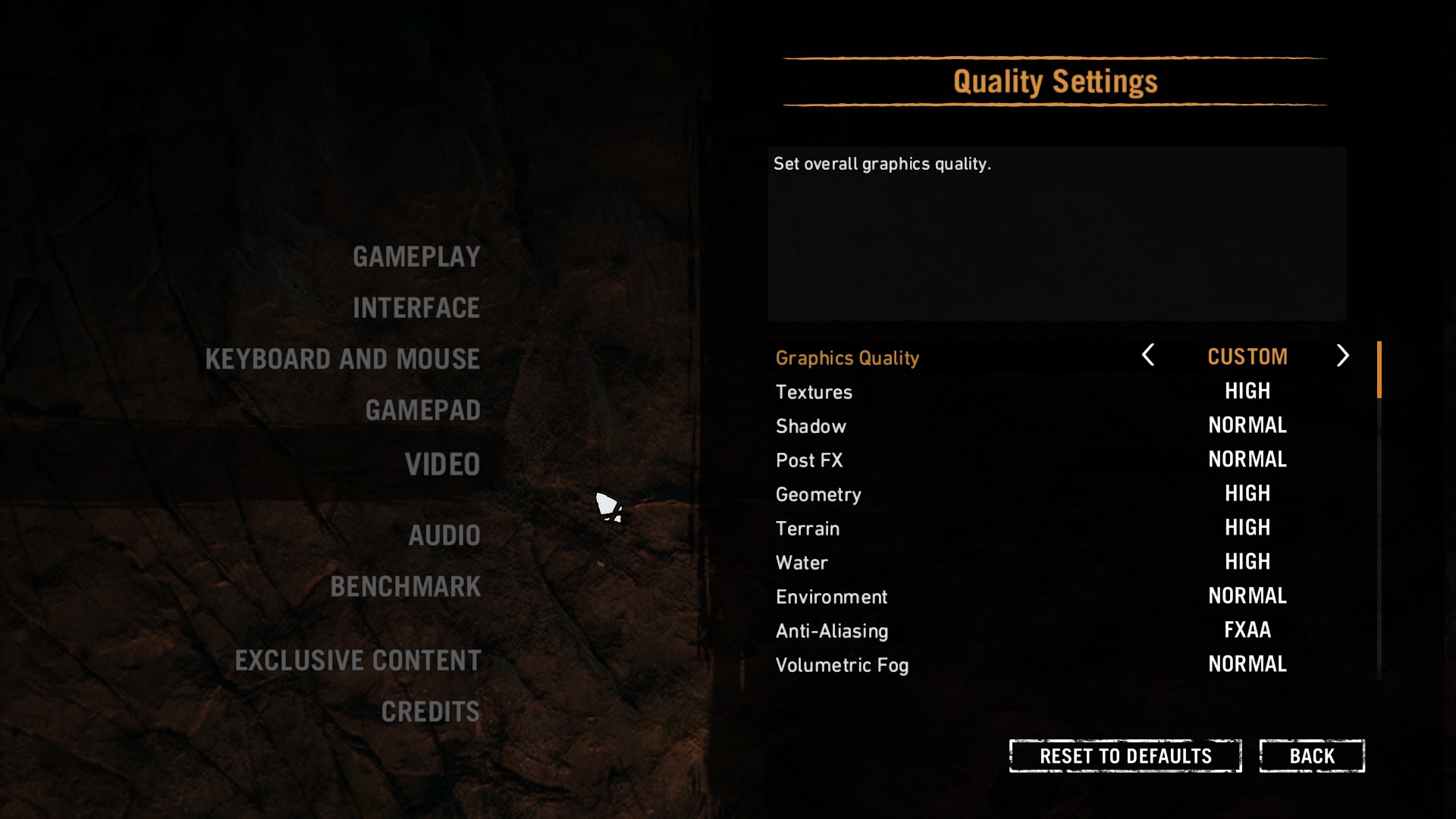Choose the Video section

point(442,464)
